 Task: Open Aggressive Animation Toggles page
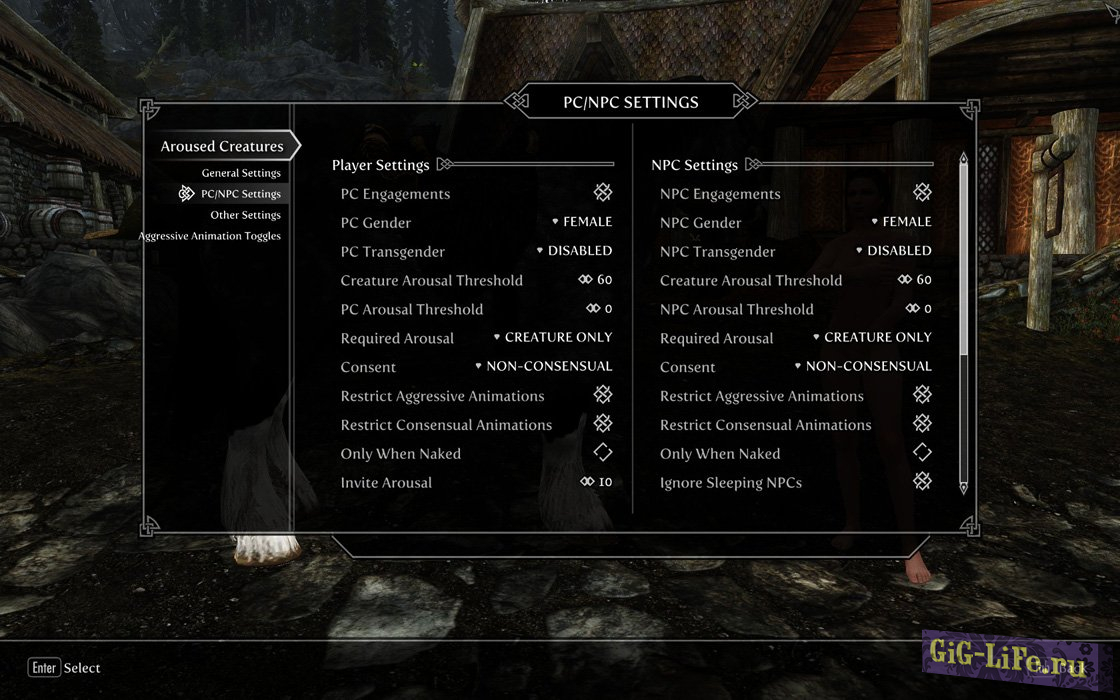tap(209, 236)
